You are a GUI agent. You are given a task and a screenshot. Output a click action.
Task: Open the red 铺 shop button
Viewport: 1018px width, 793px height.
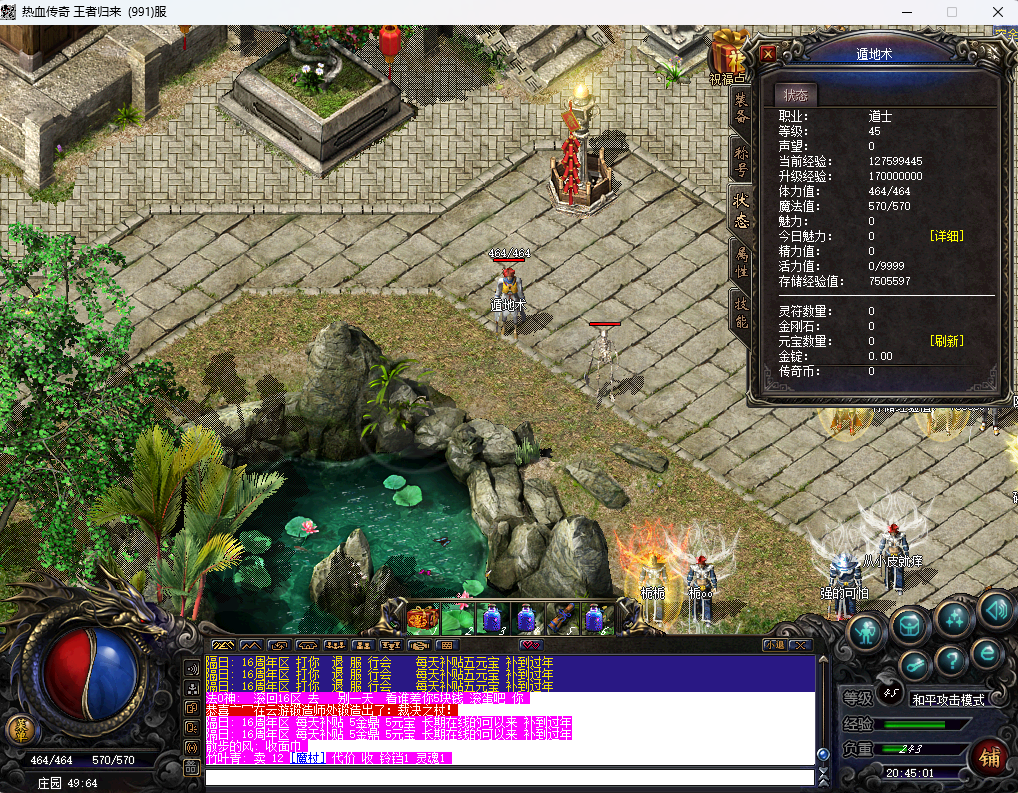coord(989,757)
